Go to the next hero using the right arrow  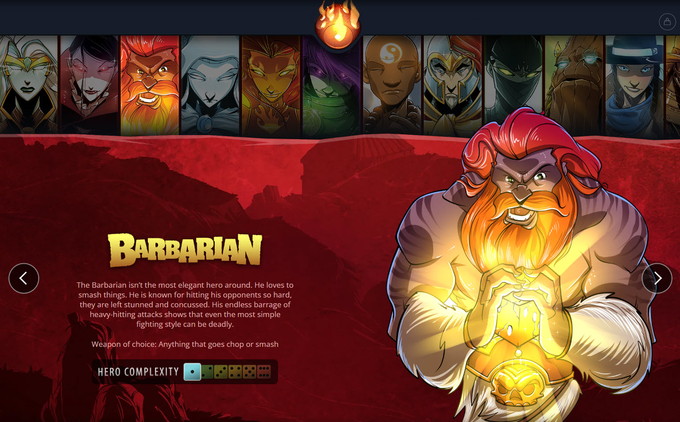pos(657,278)
